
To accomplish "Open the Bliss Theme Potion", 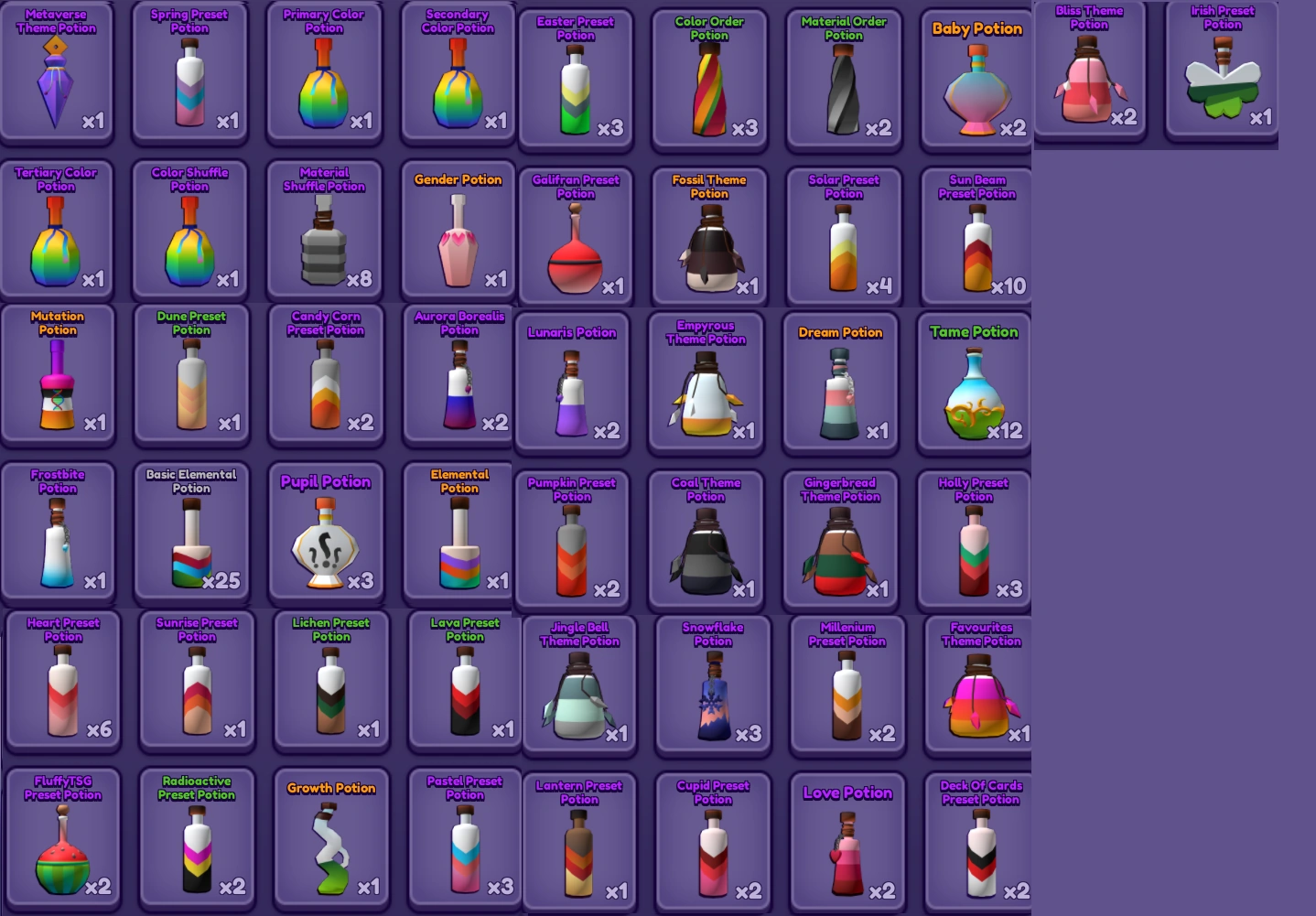I will pos(1088,71).
